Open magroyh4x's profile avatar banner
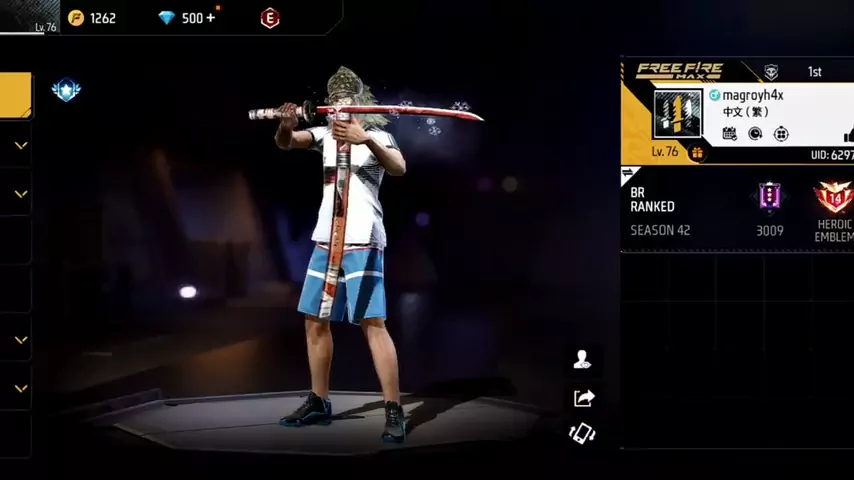Screen dimensions: 854x480 pos(678,113)
